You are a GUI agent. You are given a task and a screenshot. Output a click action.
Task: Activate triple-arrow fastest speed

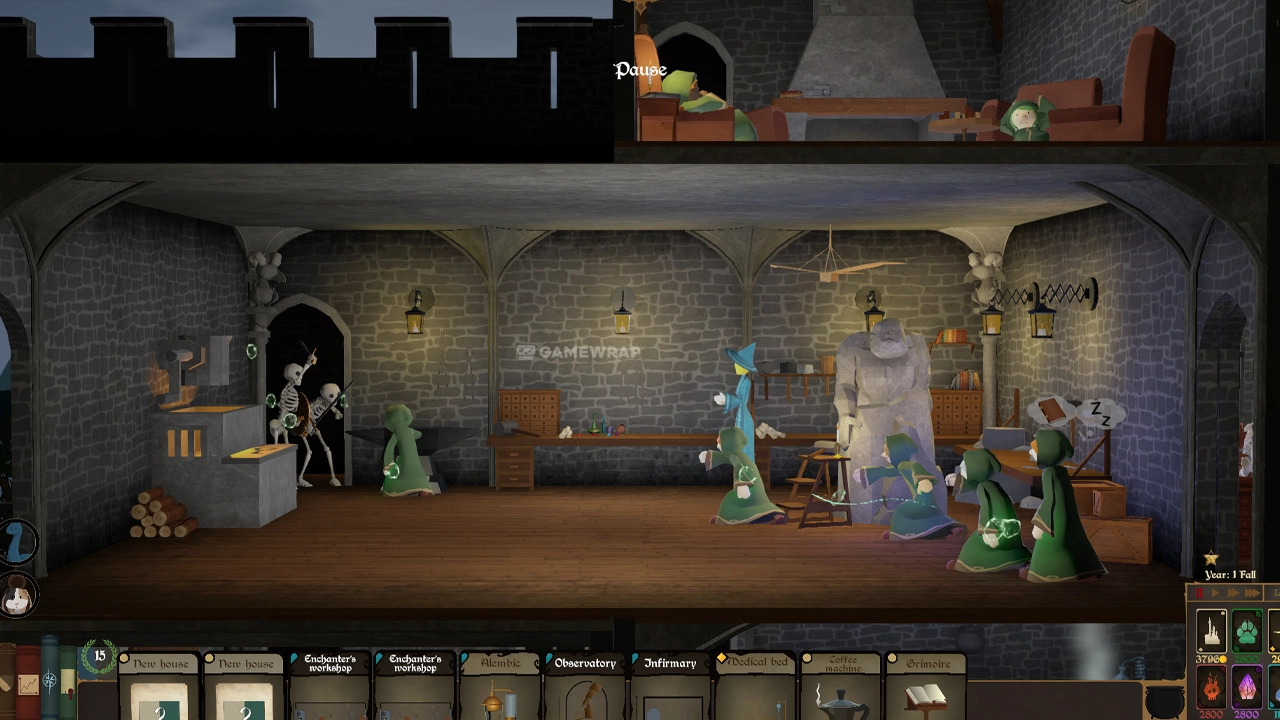tap(1254, 594)
